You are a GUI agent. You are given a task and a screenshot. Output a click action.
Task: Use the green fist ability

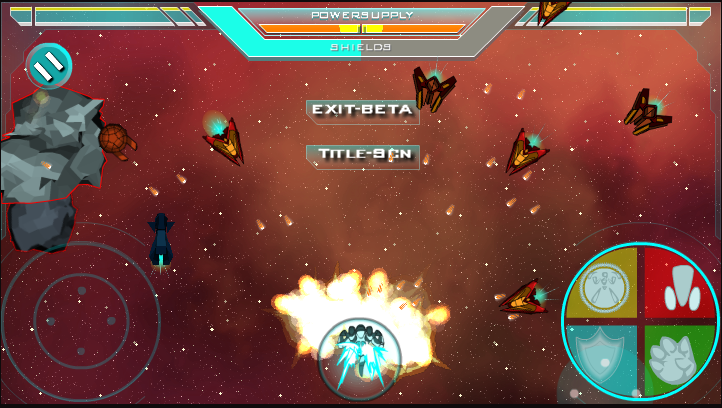click(x=678, y=358)
